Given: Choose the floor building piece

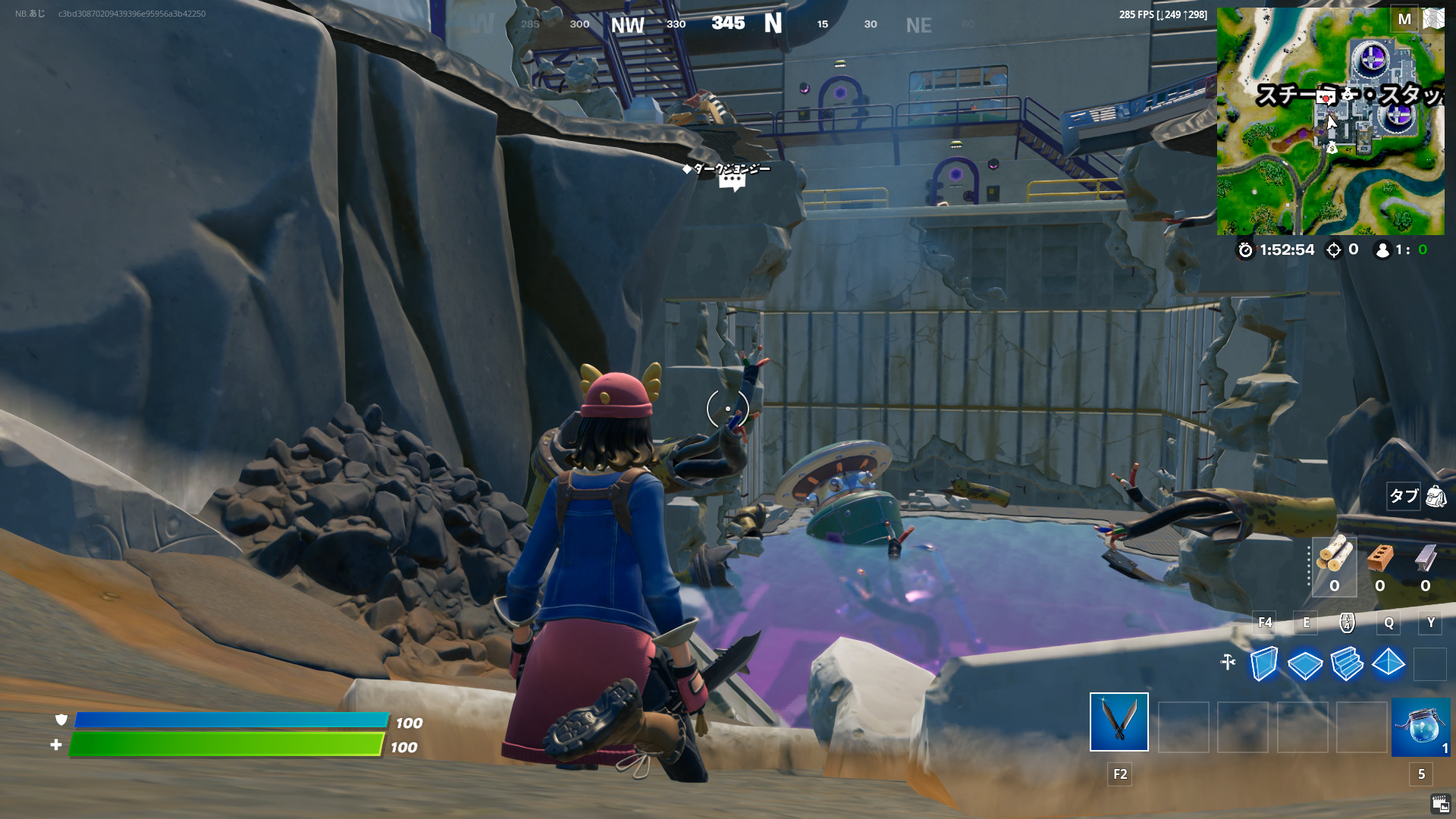Looking at the screenshot, I should point(1305,664).
